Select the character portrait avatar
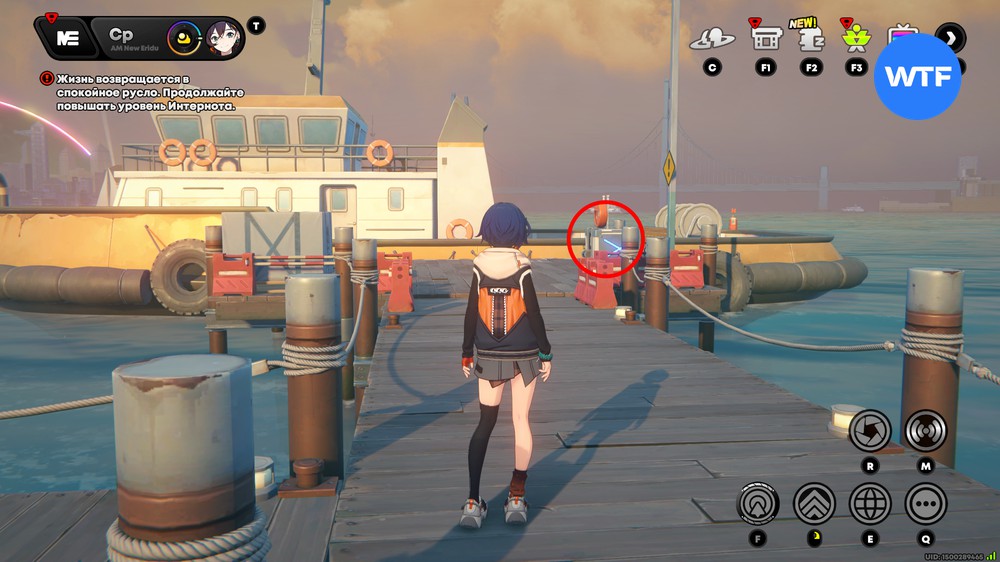The width and height of the screenshot is (1000, 562). click(223, 39)
